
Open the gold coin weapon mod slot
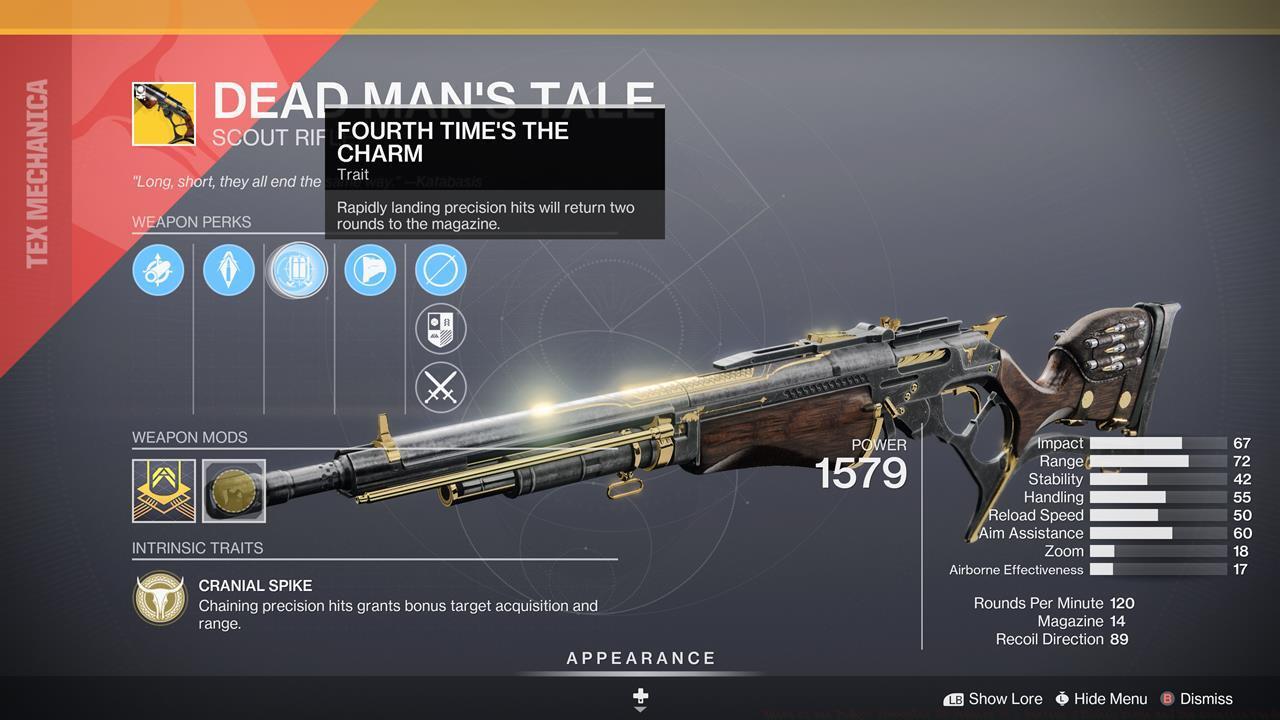pos(234,490)
